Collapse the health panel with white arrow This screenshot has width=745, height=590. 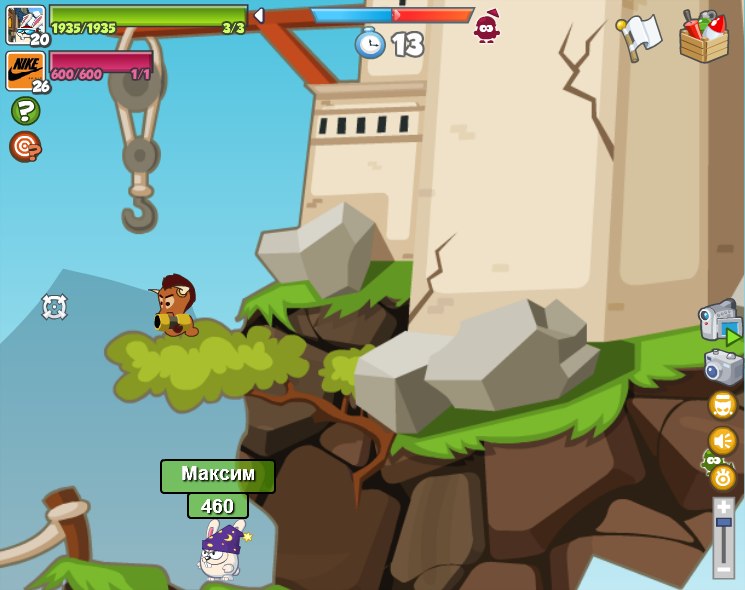coord(258,15)
